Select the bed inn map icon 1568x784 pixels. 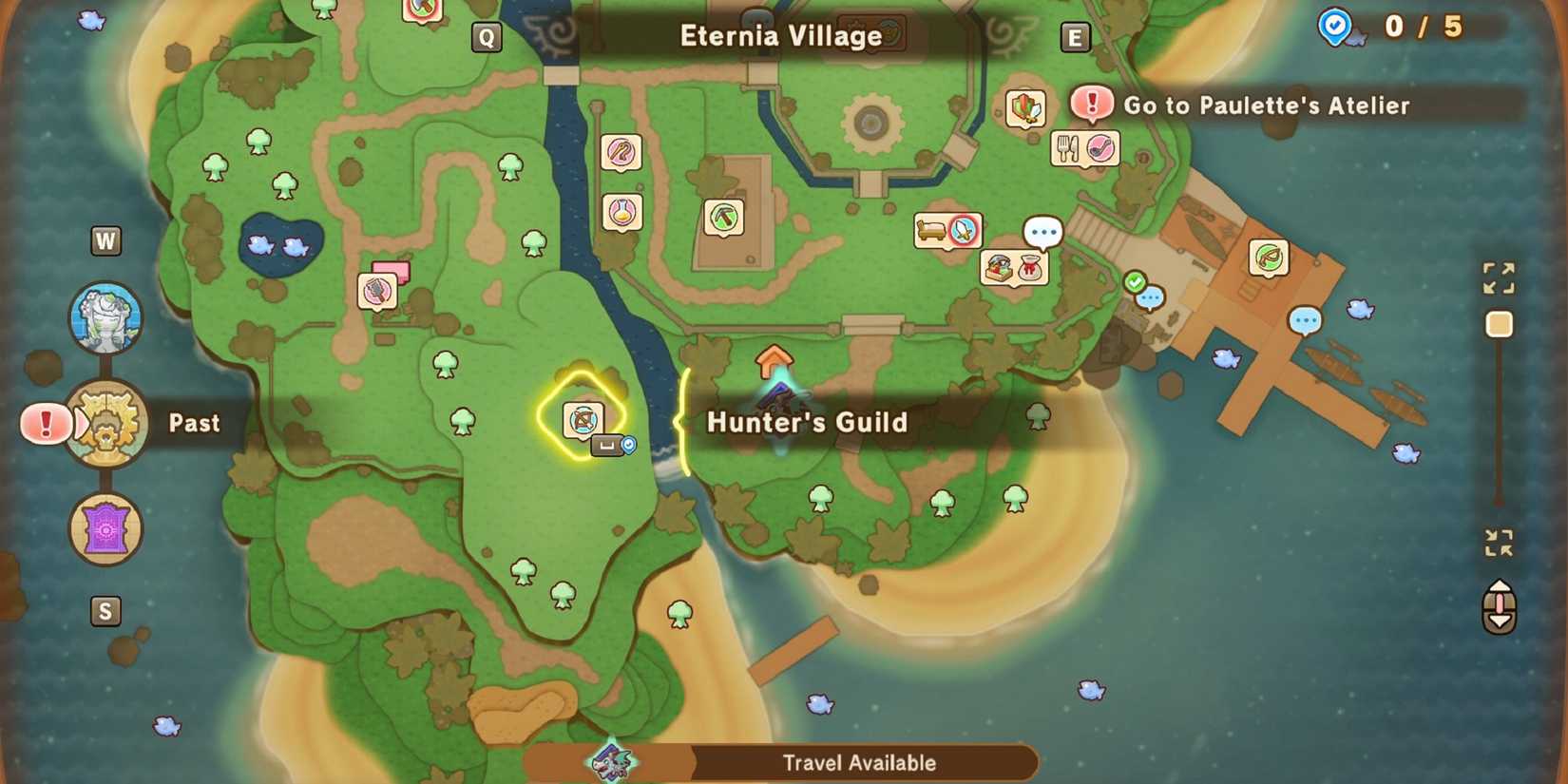point(930,230)
